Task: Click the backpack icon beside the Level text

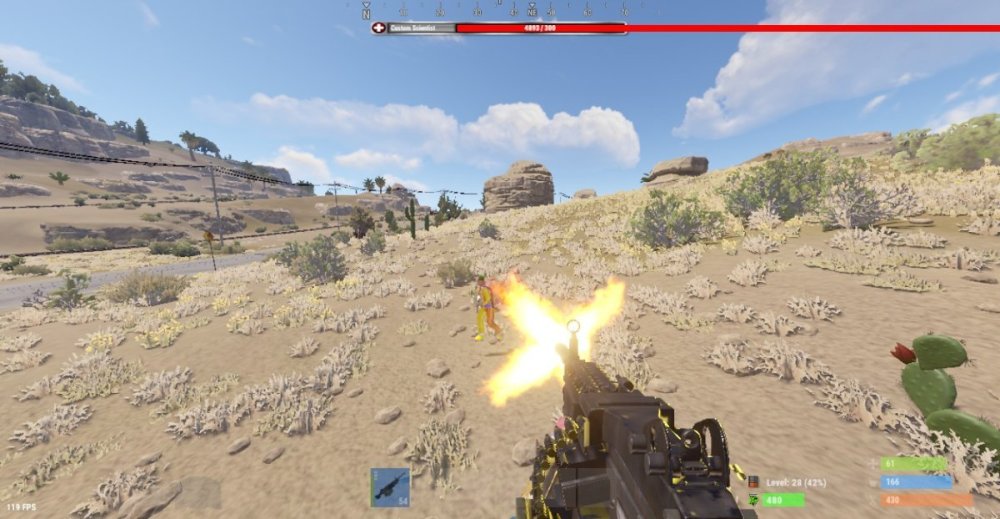Action: pyautogui.click(x=753, y=482)
